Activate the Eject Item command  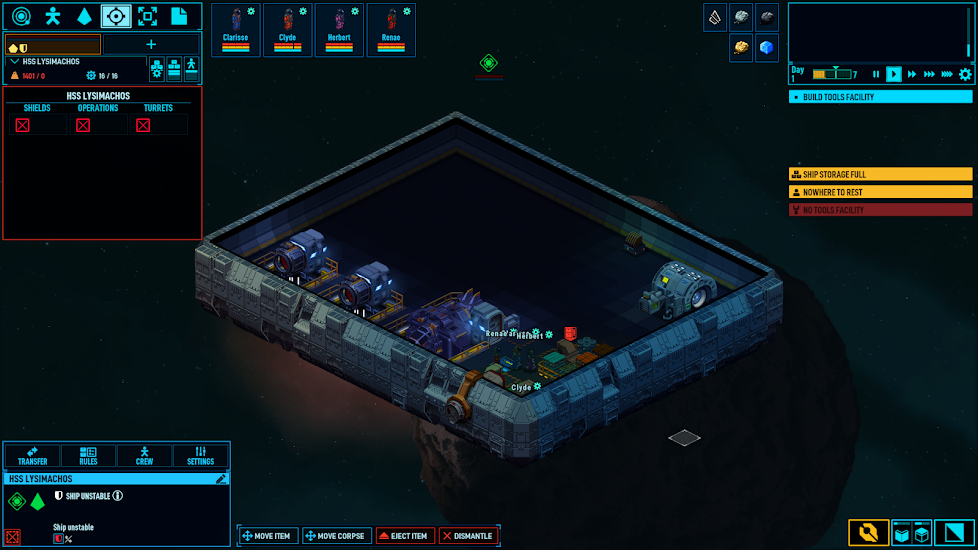(406, 536)
